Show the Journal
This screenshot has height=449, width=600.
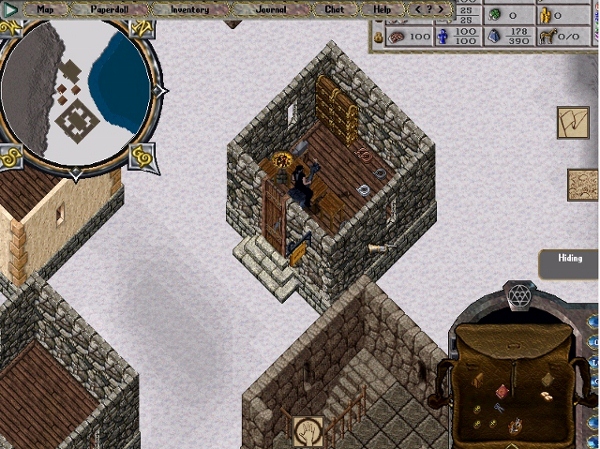269,9
